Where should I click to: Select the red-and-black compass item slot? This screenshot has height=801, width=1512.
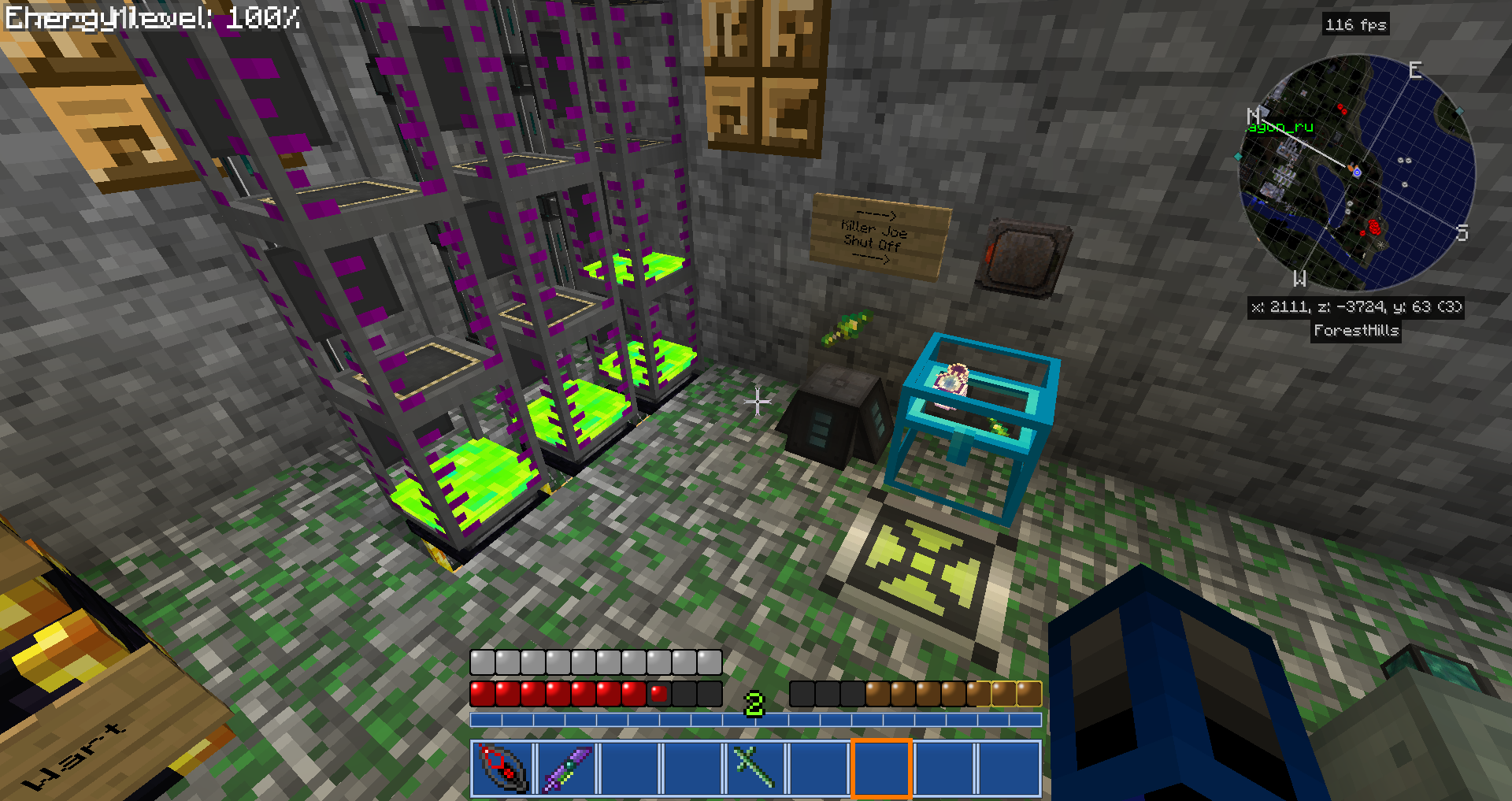(x=502, y=768)
